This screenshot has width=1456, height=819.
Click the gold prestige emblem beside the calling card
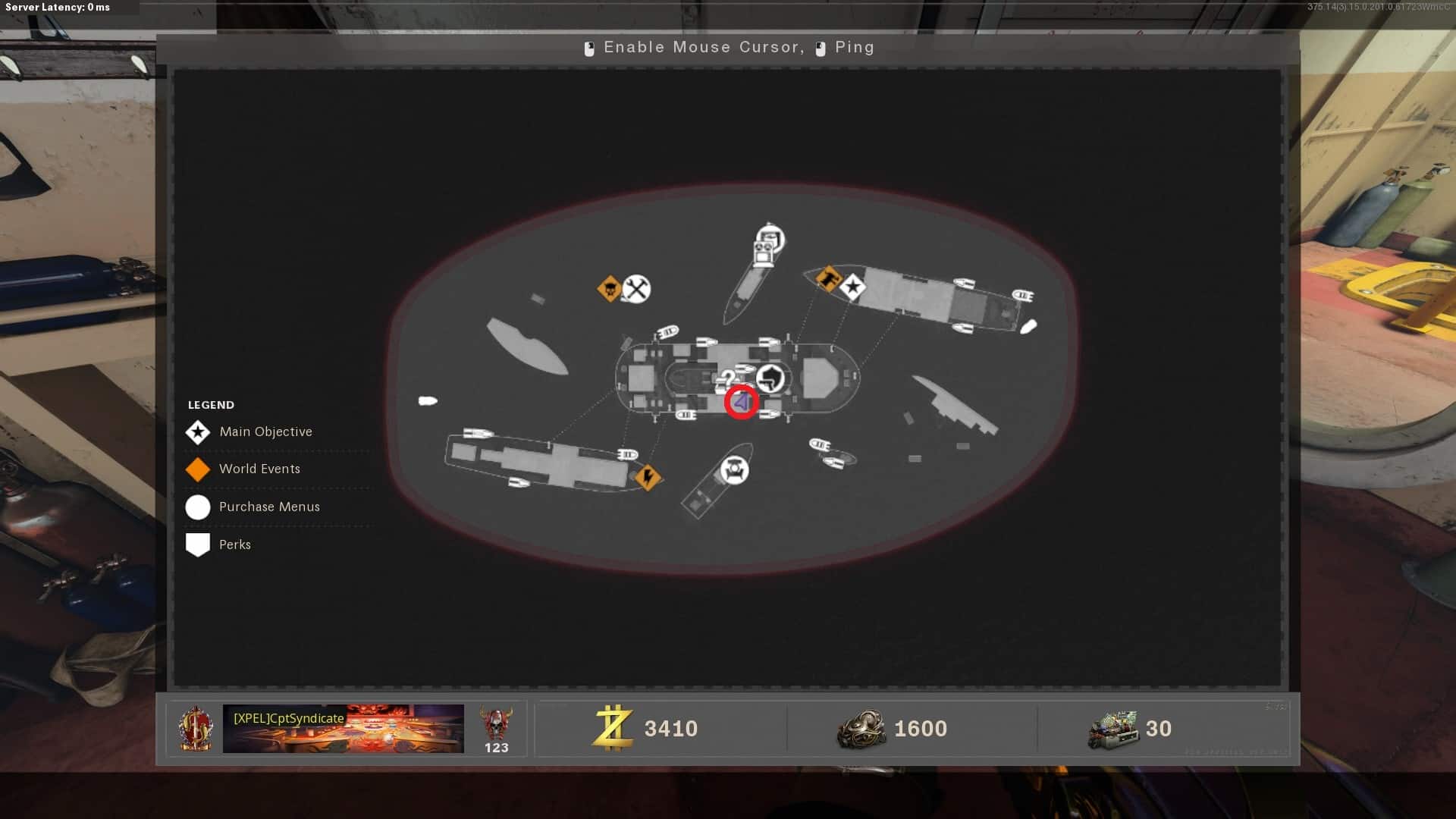click(196, 729)
